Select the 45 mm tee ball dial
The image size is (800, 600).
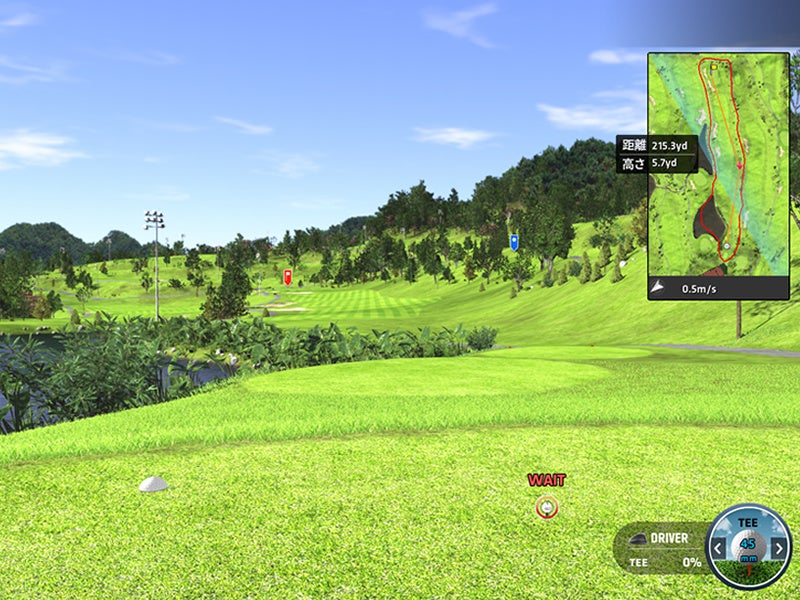pyautogui.click(x=748, y=546)
